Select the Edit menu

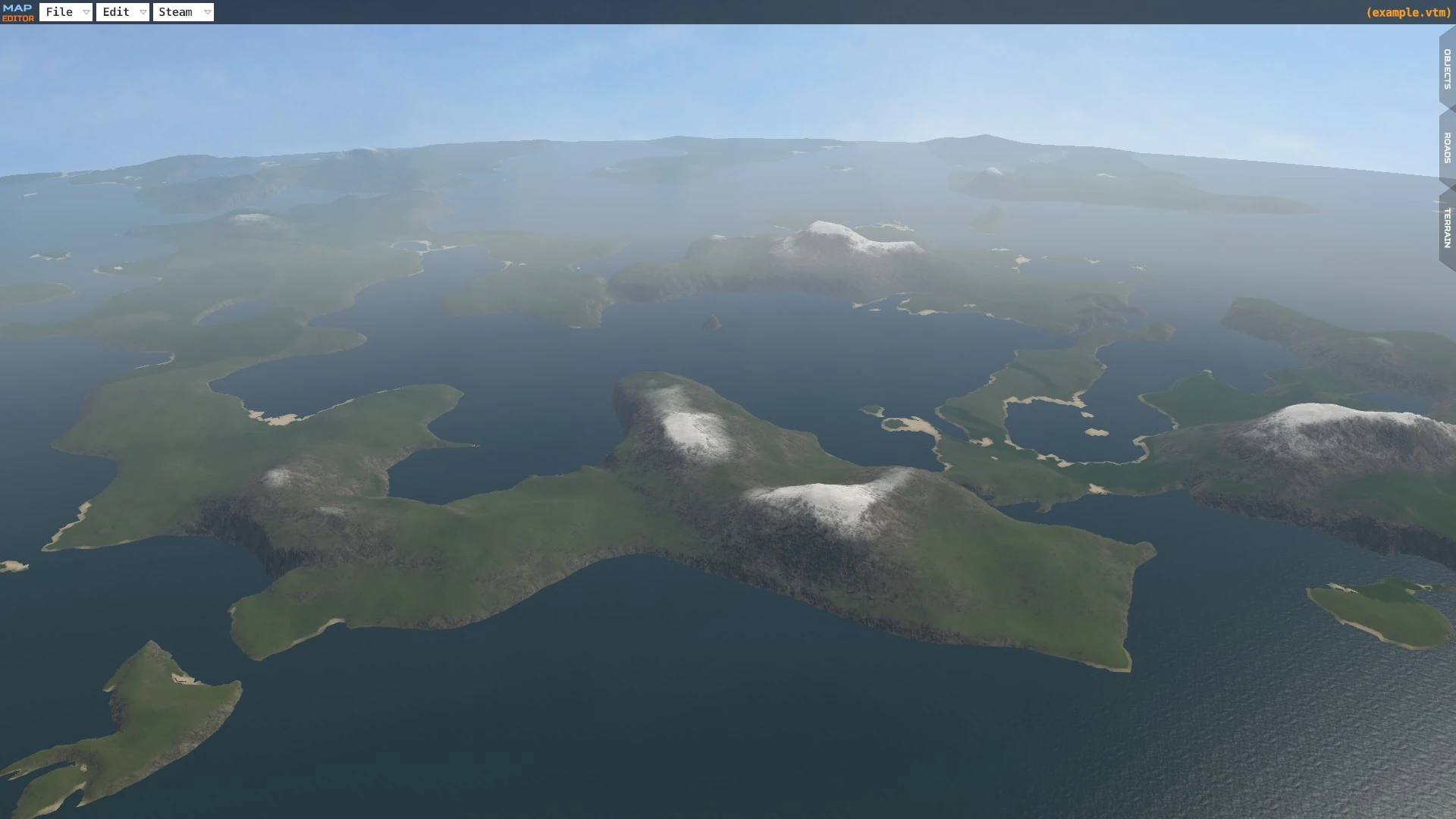point(115,11)
